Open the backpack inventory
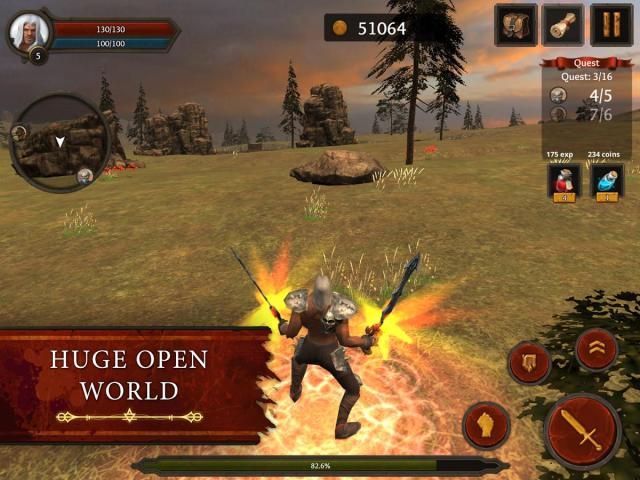 pos(516,25)
